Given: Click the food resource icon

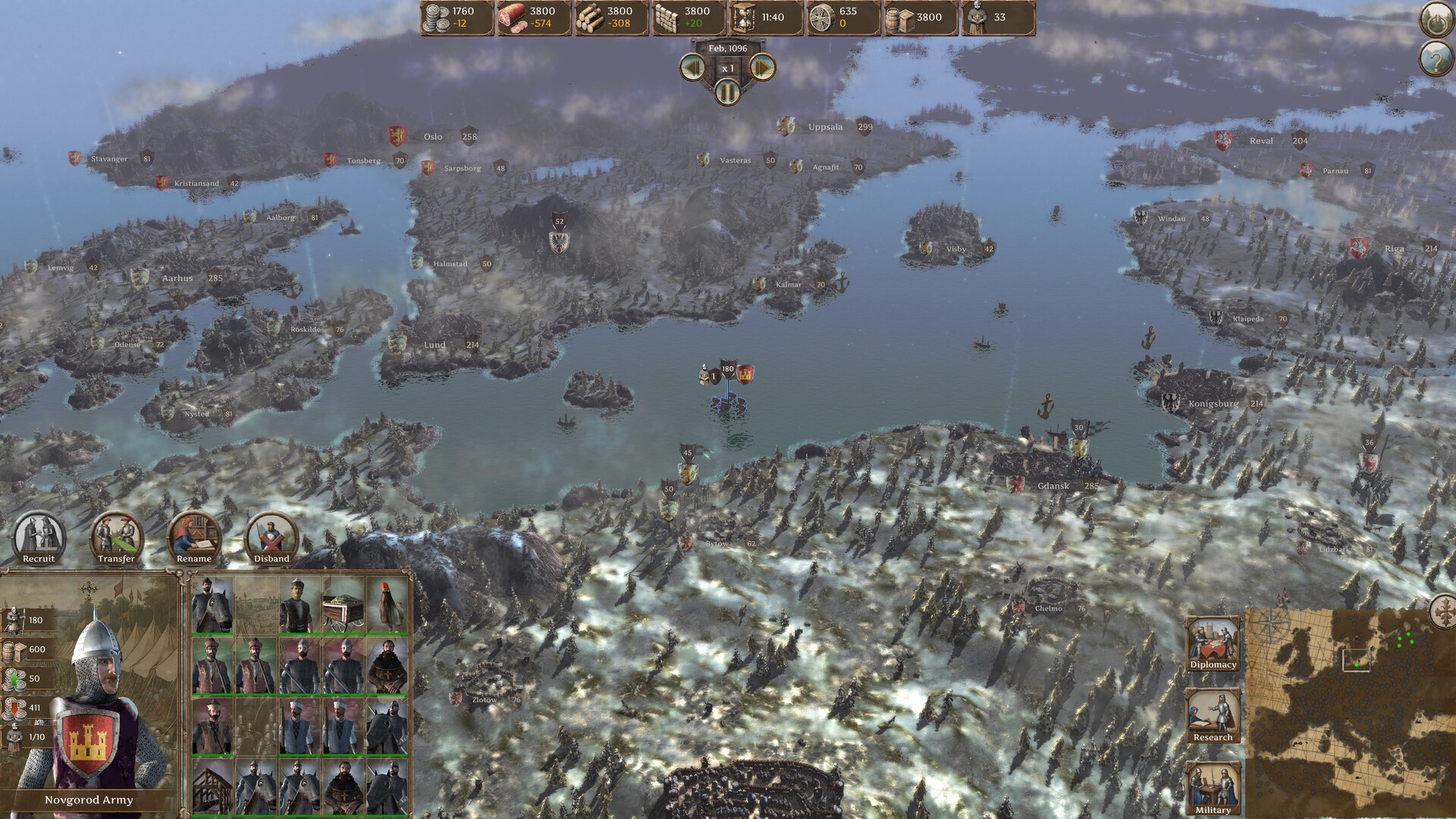Looking at the screenshot, I should 514,18.
